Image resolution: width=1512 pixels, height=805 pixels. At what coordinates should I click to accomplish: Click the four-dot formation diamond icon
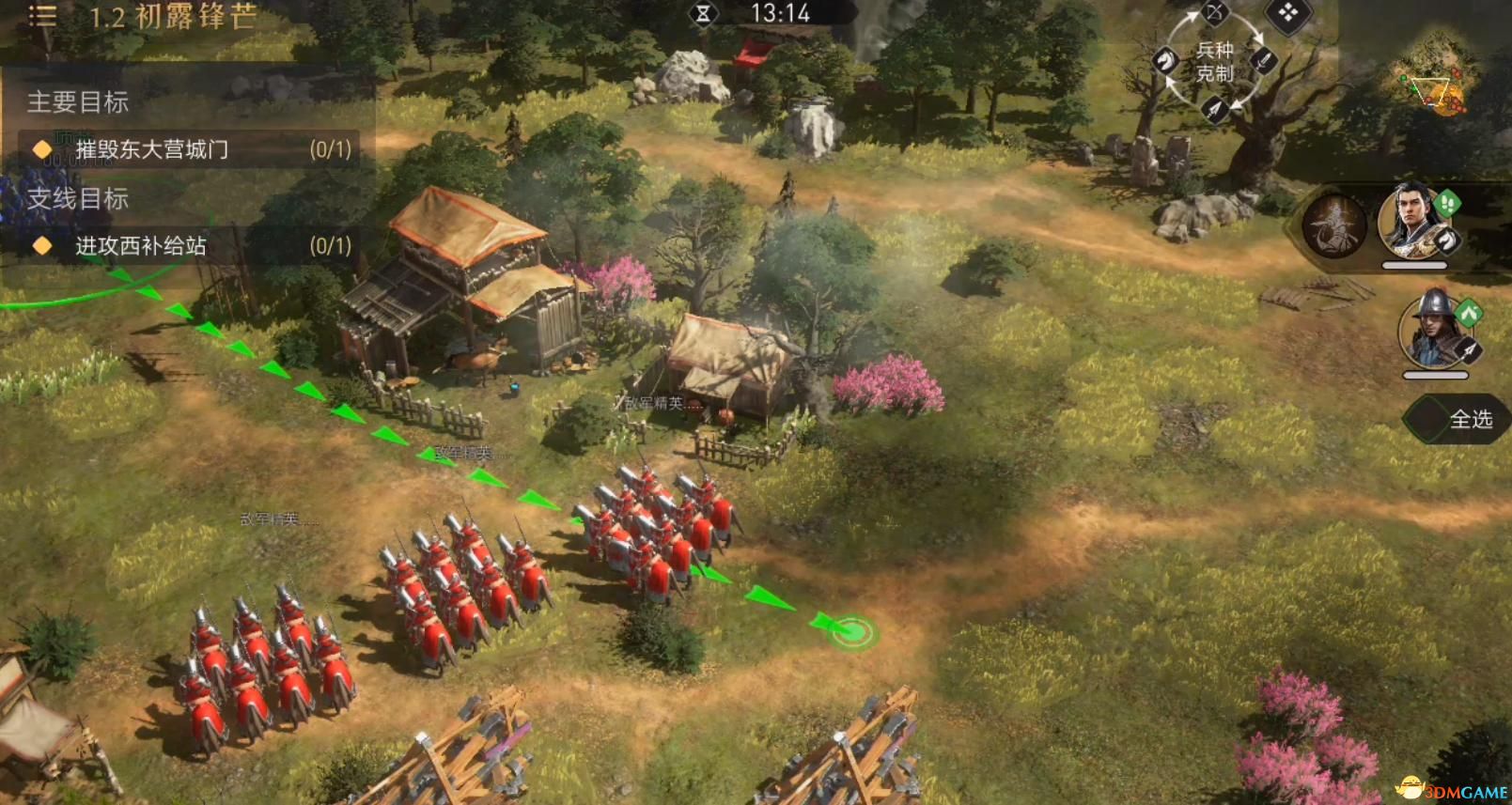pyautogui.click(x=1287, y=13)
